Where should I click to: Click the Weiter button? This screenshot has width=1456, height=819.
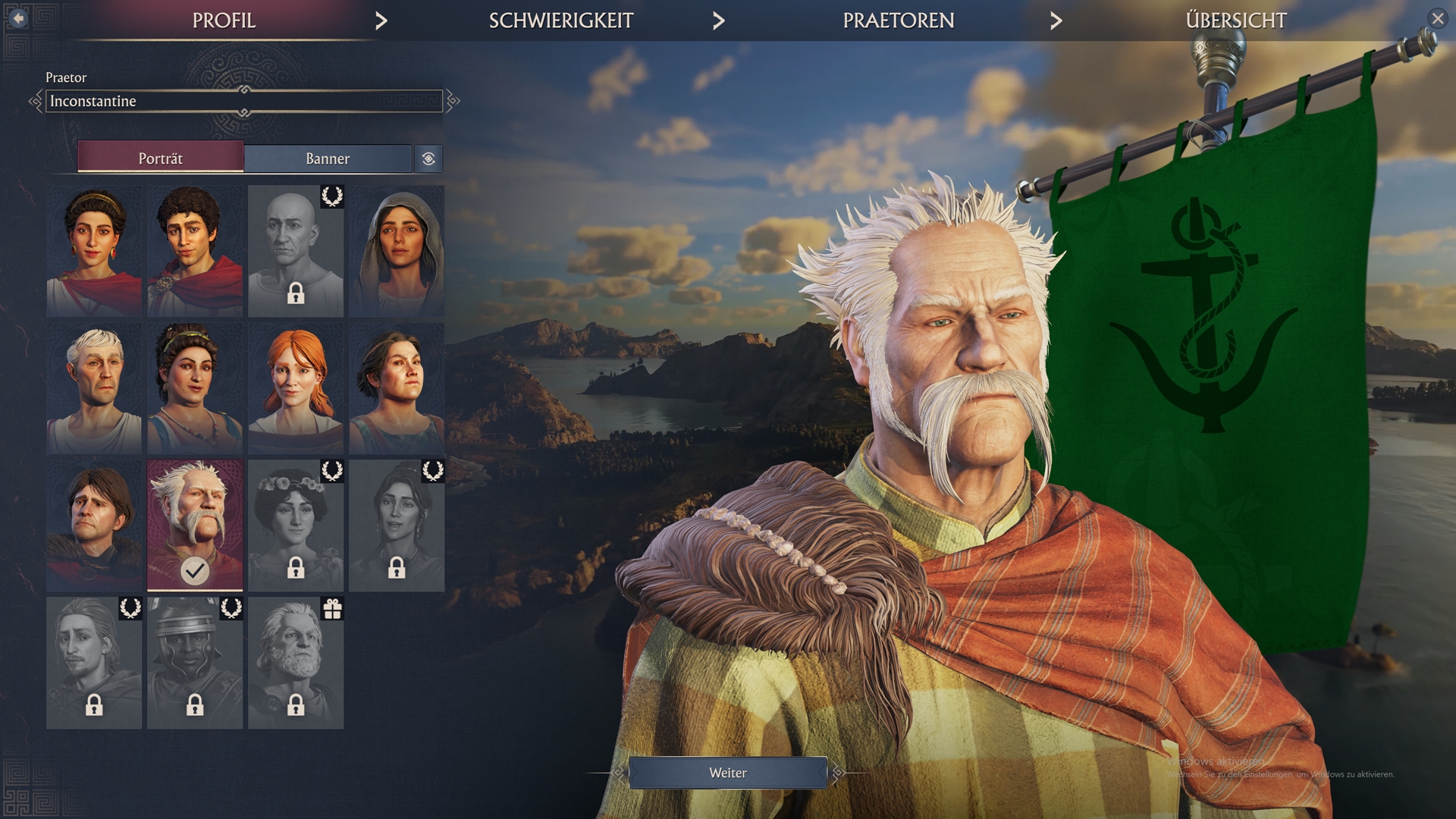click(x=727, y=773)
